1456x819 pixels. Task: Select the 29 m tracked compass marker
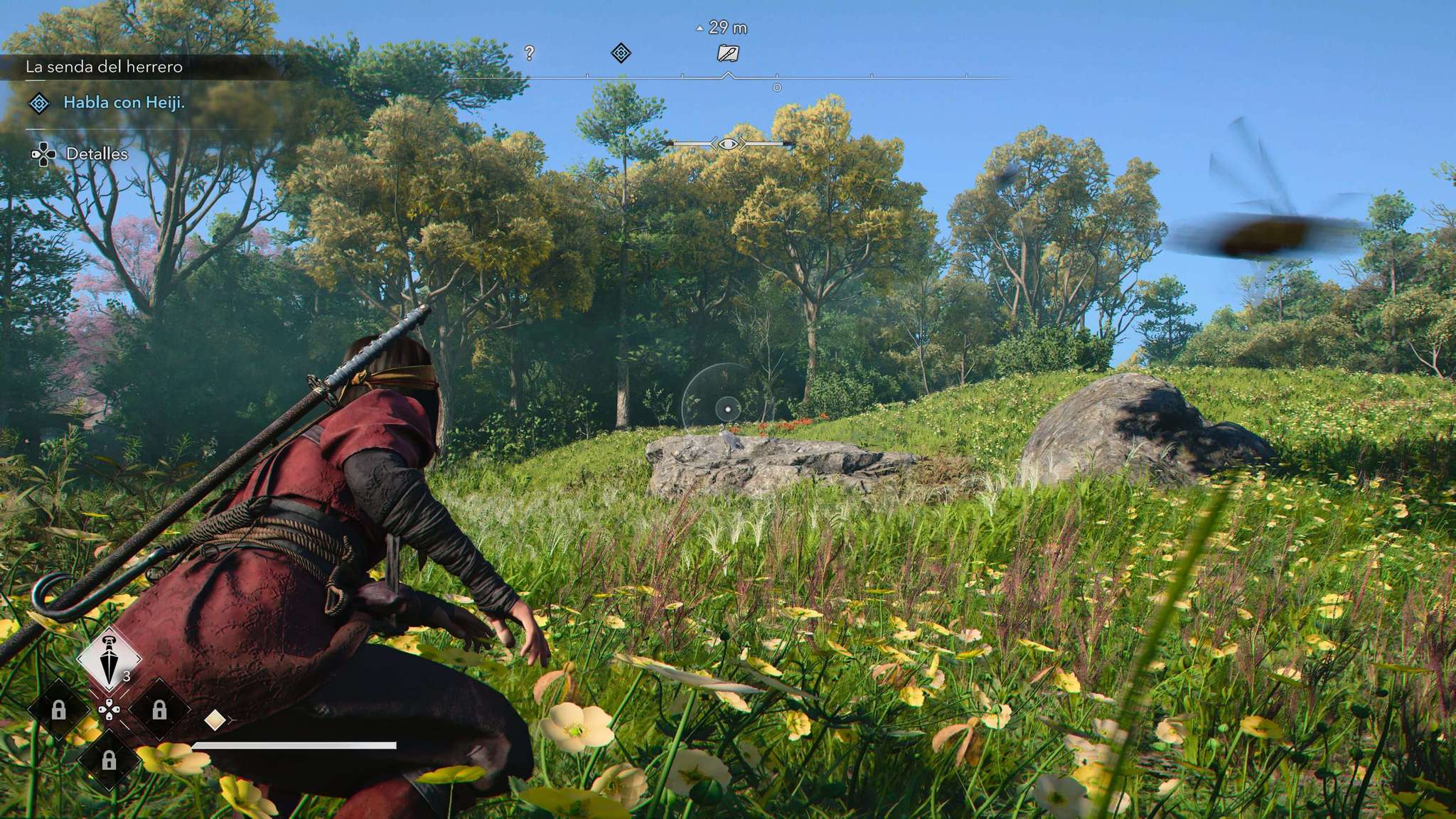(727, 53)
